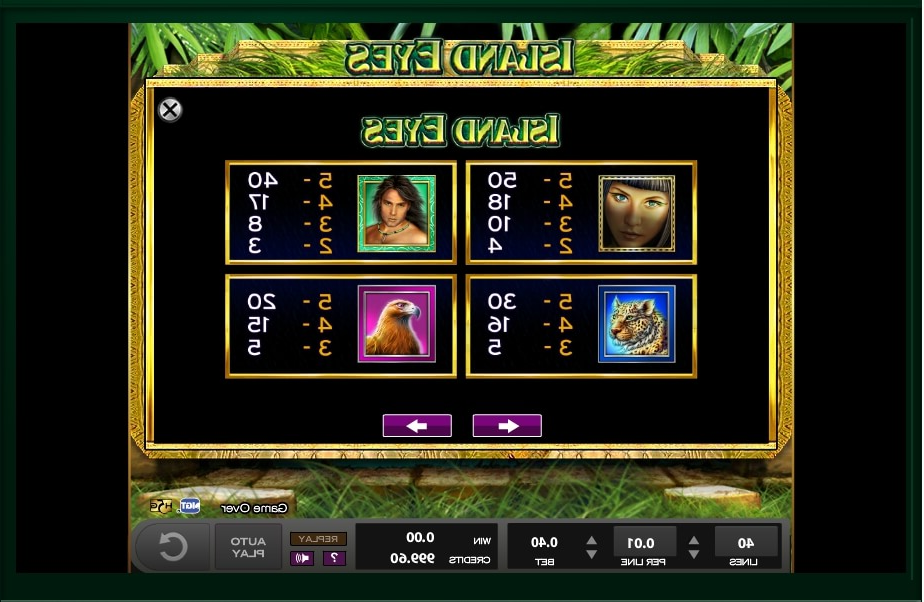
Task: Spin the reels with the circular arrow button
Action: [173, 547]
